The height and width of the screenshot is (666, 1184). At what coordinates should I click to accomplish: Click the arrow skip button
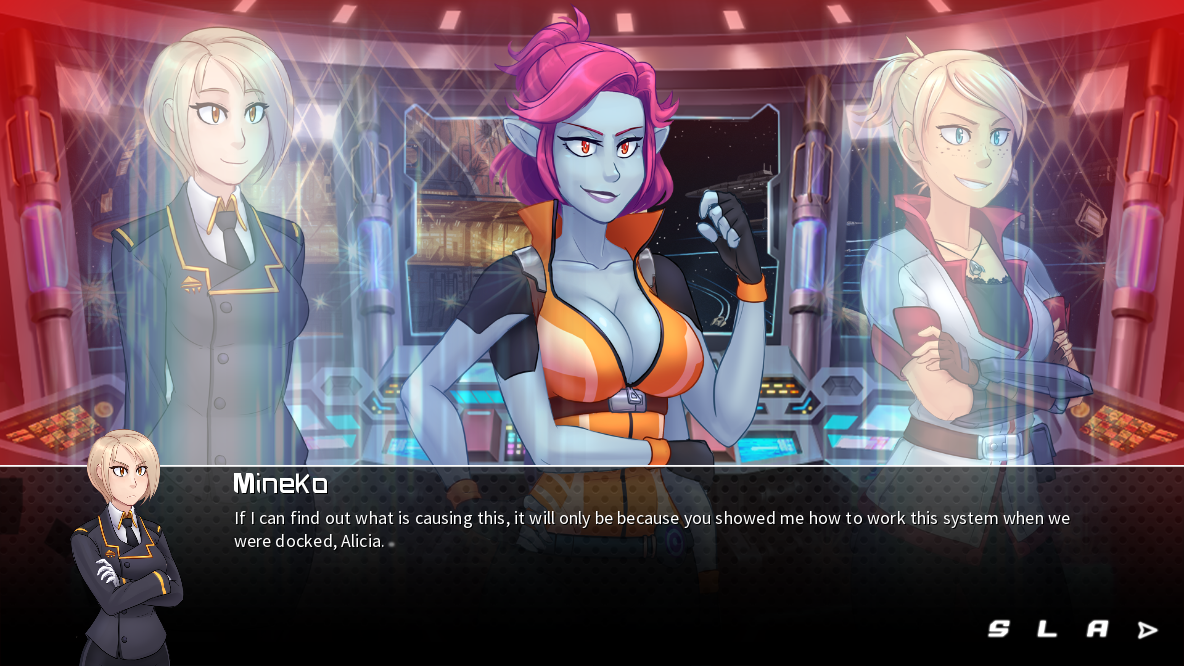click(x=1147, y=630)
